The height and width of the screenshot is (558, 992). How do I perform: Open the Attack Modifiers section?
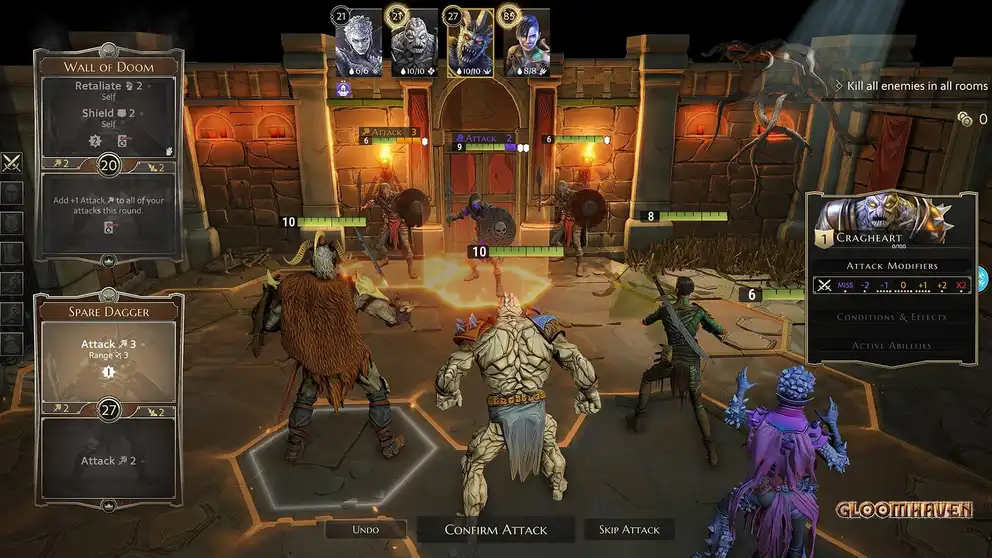[891, 265]
